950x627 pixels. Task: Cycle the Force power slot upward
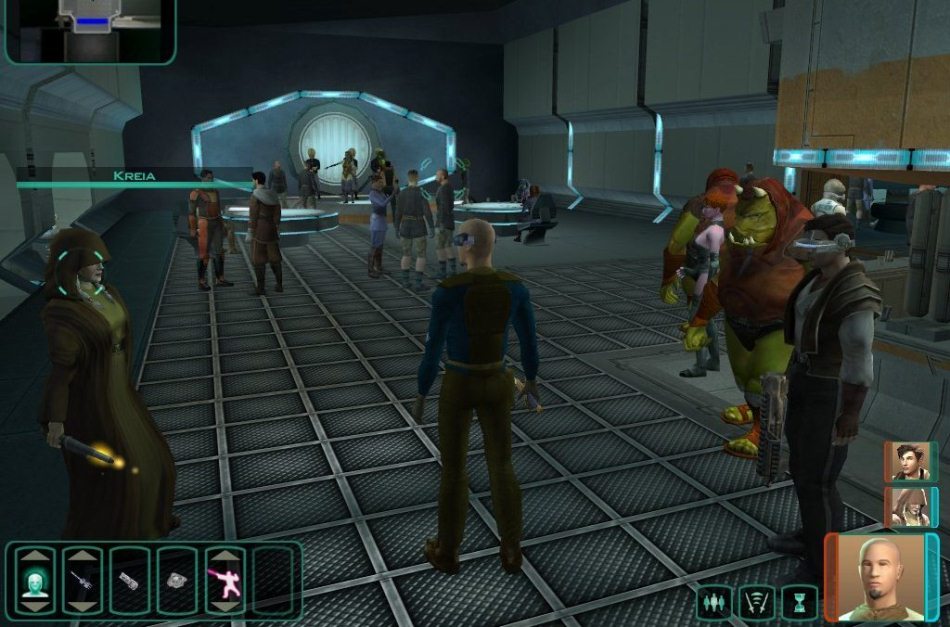[35, 556]
